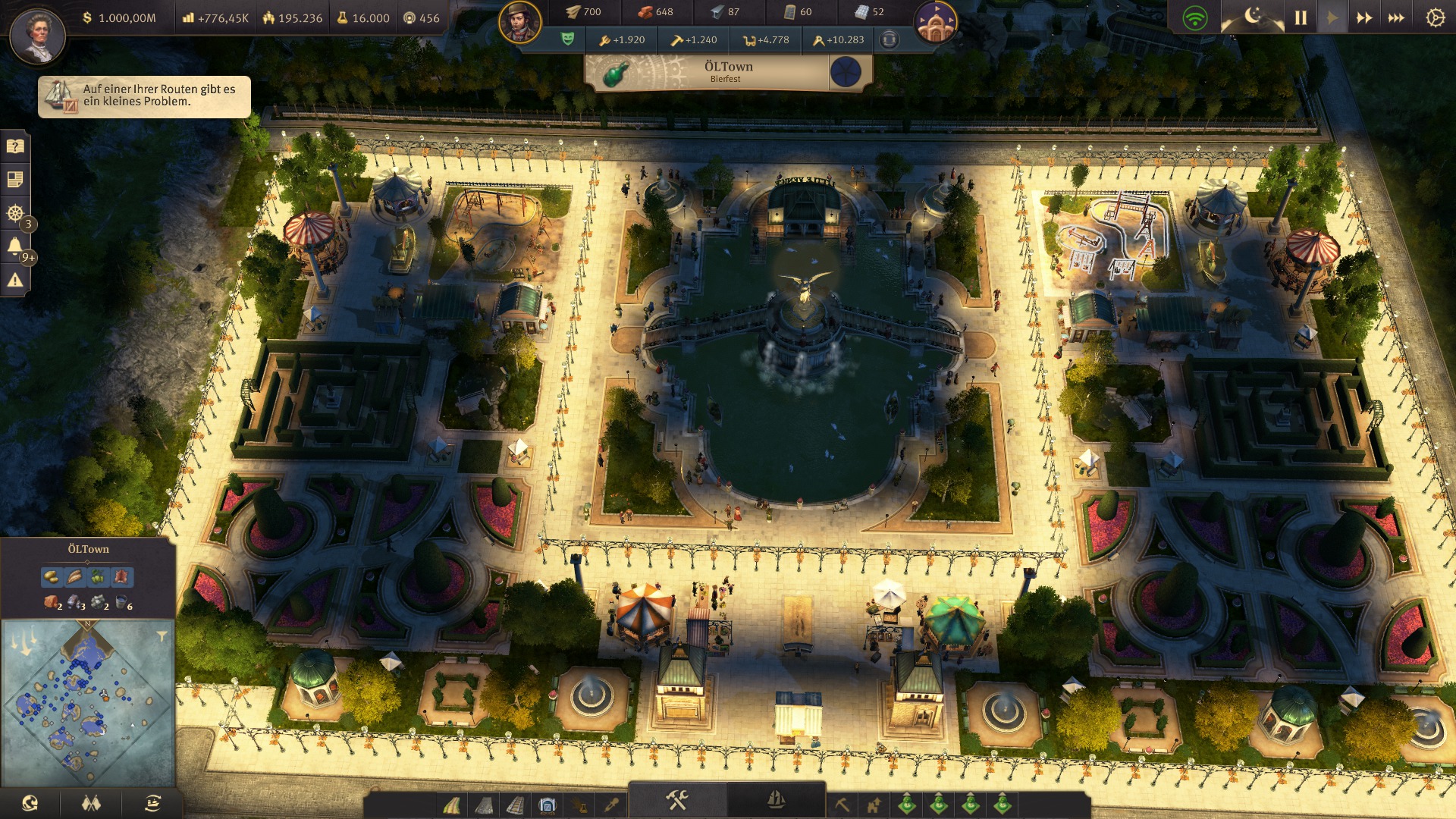Select the copy pipette tool

(611, 804)
